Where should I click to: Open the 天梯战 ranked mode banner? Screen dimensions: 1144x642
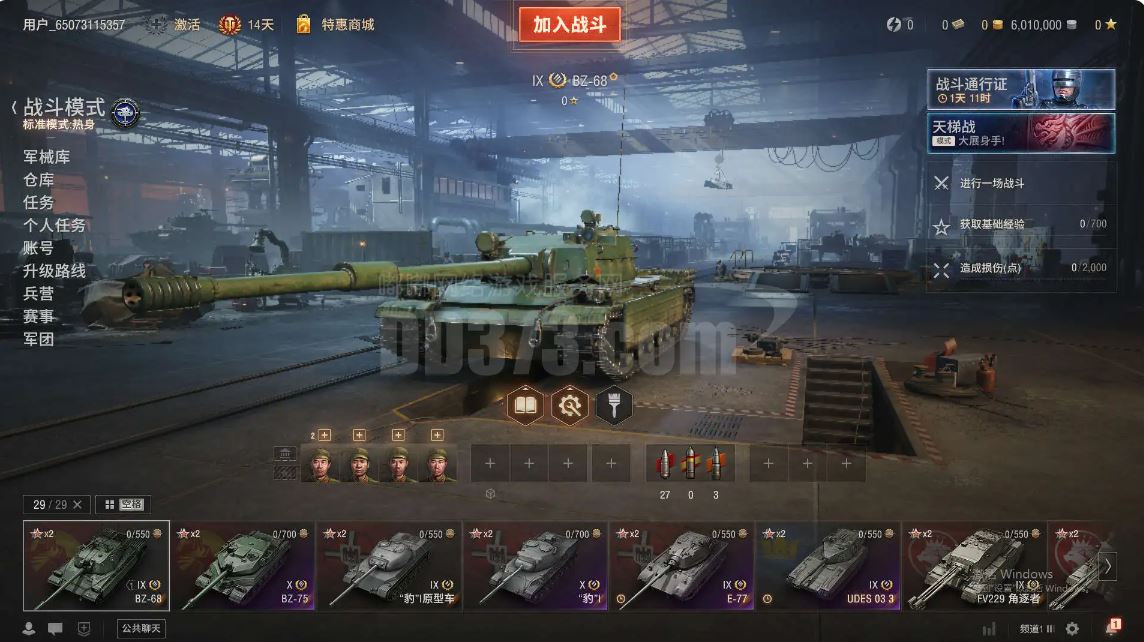(1021, 133)
